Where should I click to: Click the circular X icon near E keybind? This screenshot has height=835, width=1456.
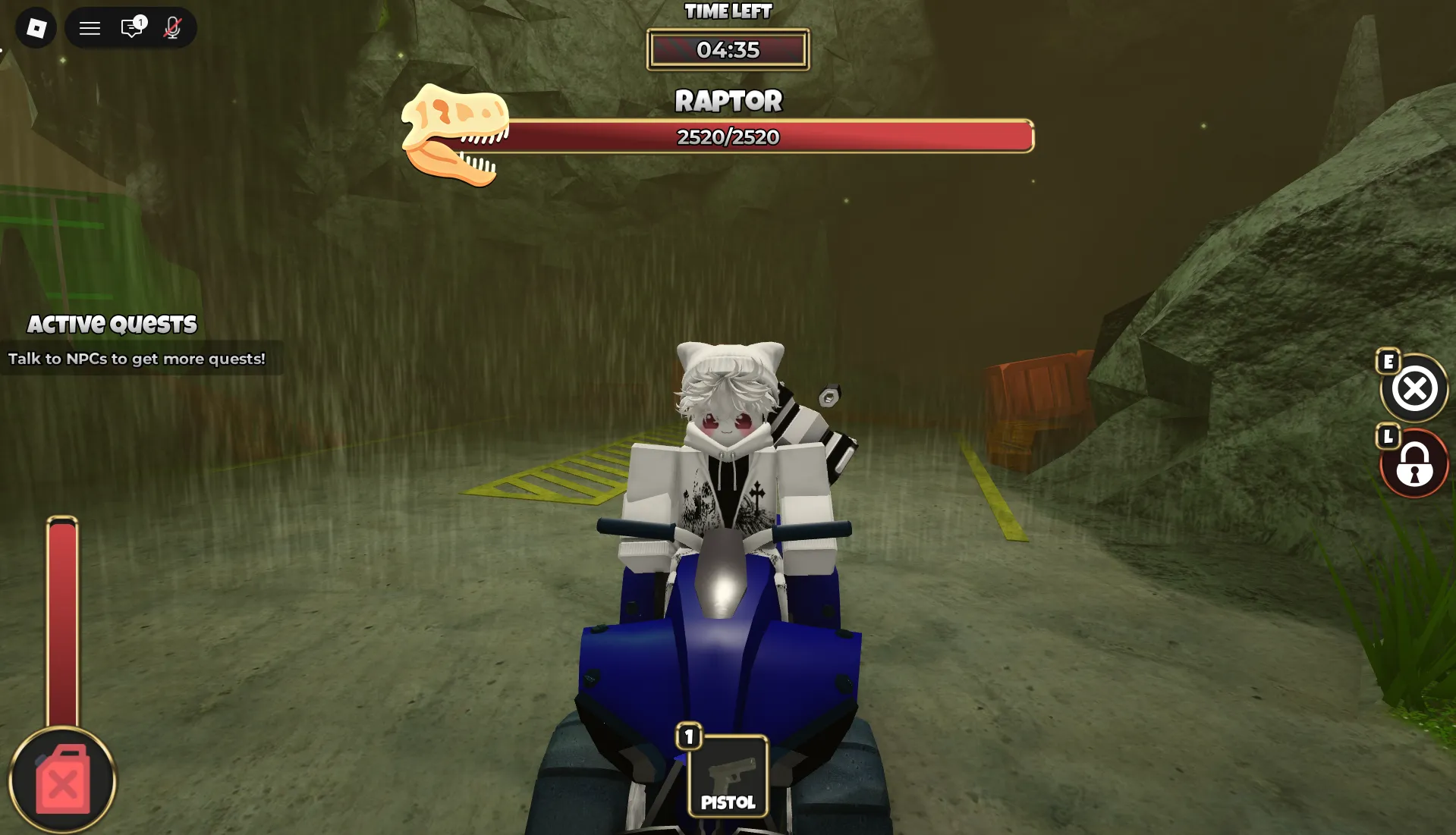(1414, 388)
